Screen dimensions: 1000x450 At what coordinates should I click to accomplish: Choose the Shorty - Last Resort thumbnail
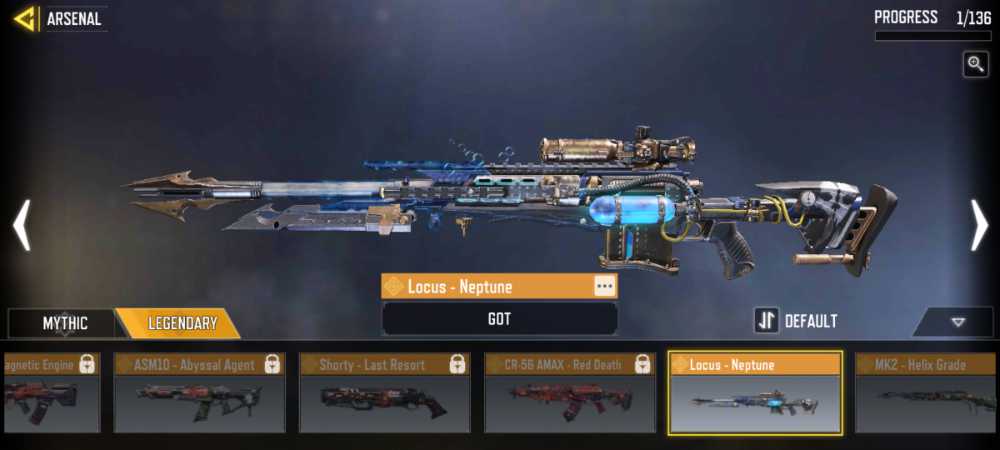tap(384, 392)
